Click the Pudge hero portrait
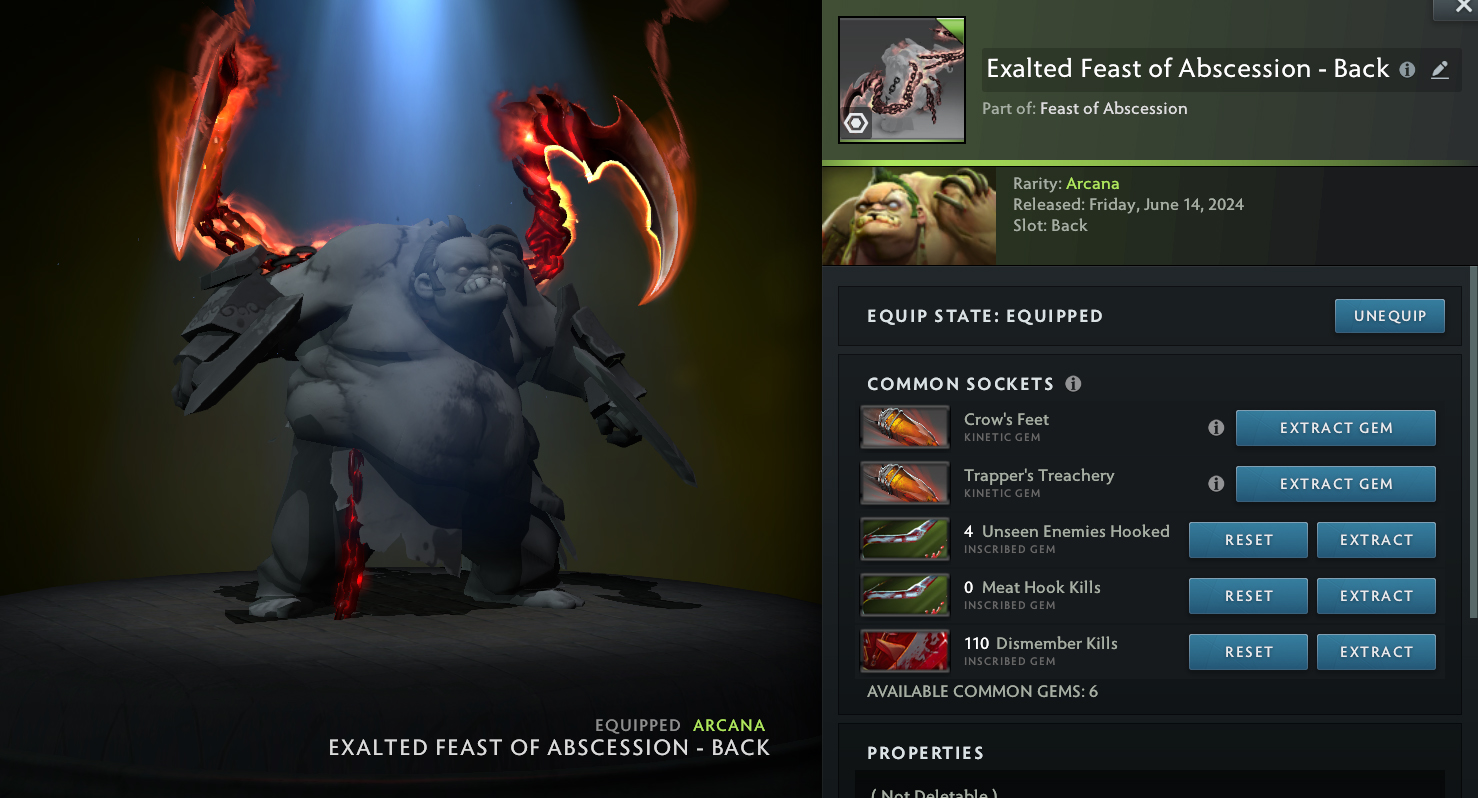This screenshot has width=1478, height=798. click(x=908, y=216)
